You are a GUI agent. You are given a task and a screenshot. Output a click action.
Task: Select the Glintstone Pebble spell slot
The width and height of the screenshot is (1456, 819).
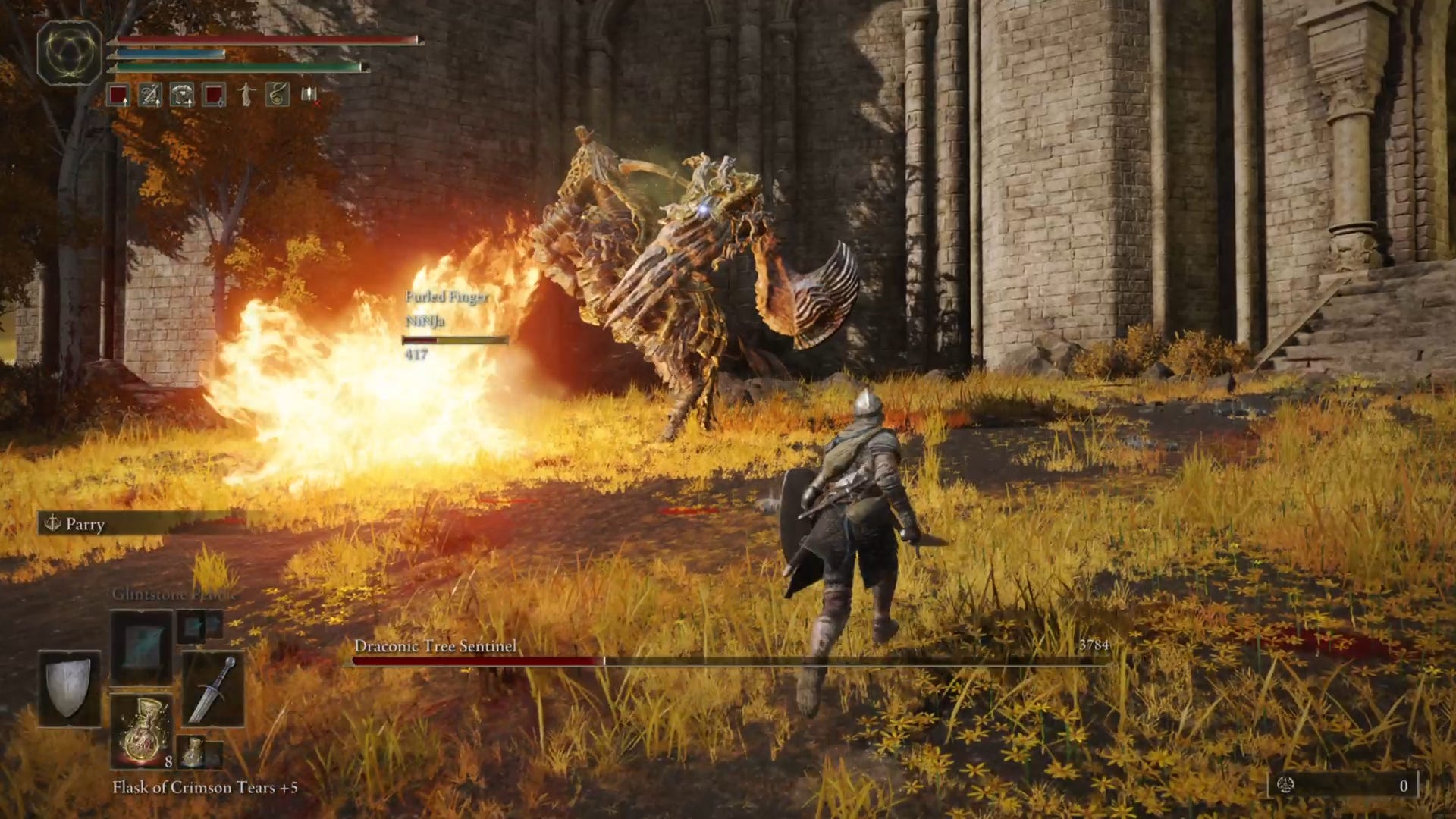click(x=142, y=648)
